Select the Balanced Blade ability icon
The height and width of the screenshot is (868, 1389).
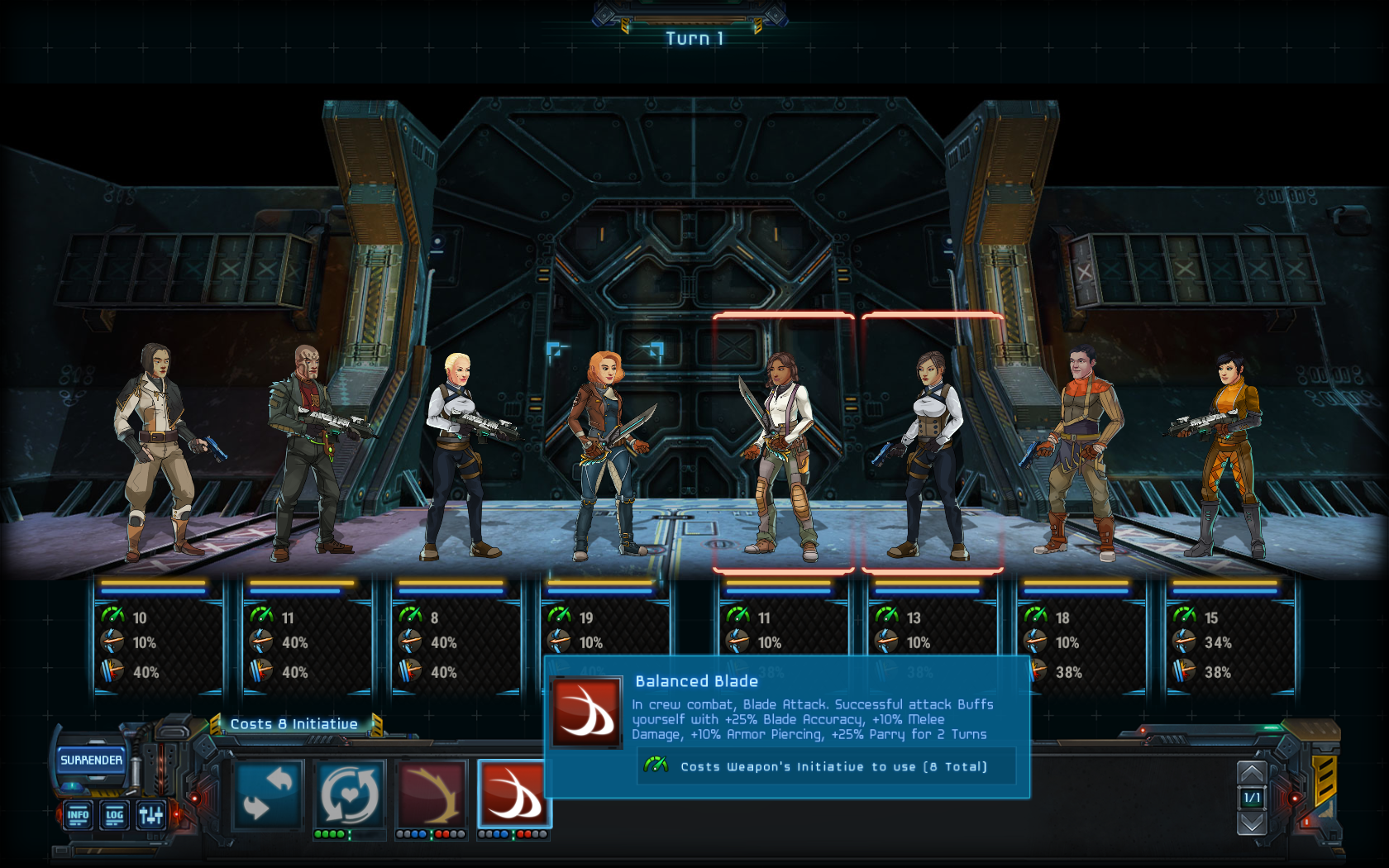point(513,794)
